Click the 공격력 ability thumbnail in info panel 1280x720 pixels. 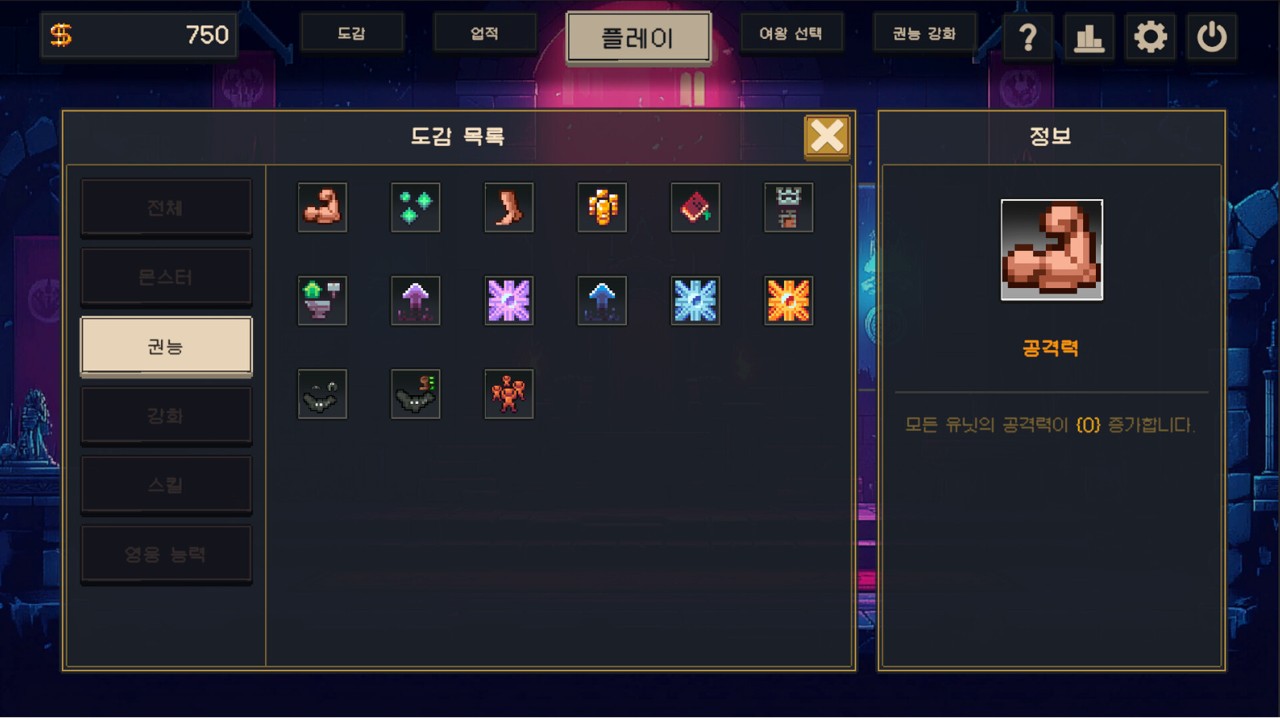click(1051, 249)
